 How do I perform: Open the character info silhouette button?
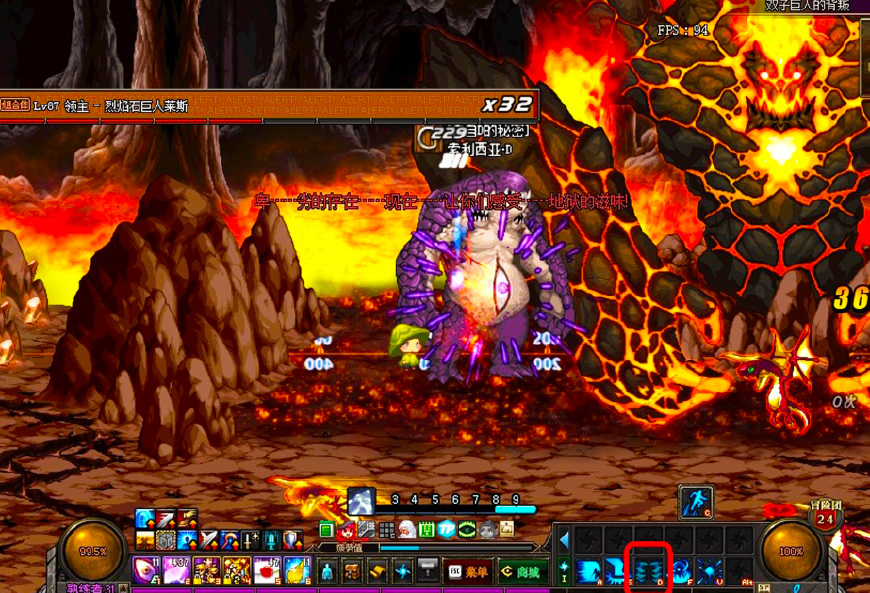coord(327,571)
